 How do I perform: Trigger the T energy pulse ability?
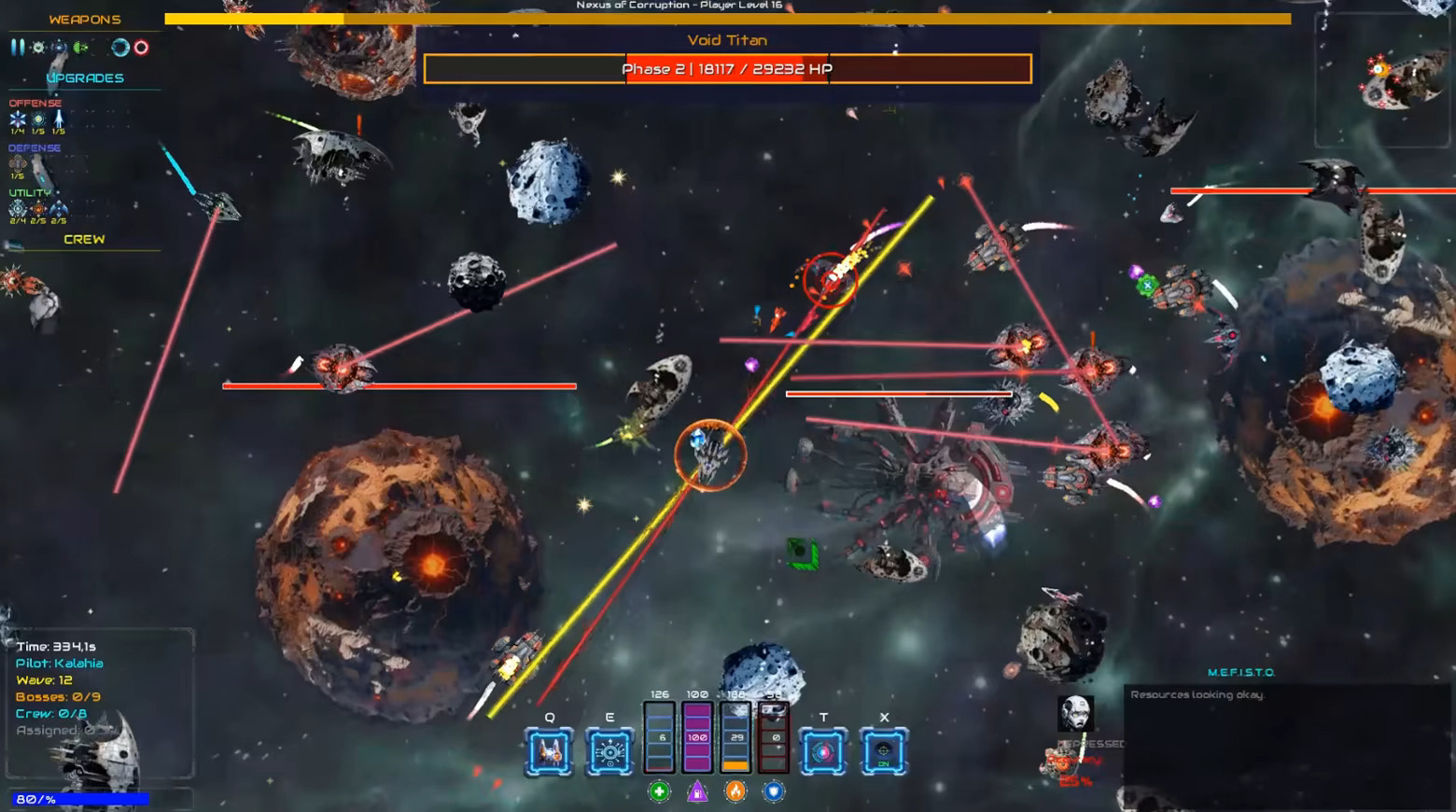tap(823, 749)
